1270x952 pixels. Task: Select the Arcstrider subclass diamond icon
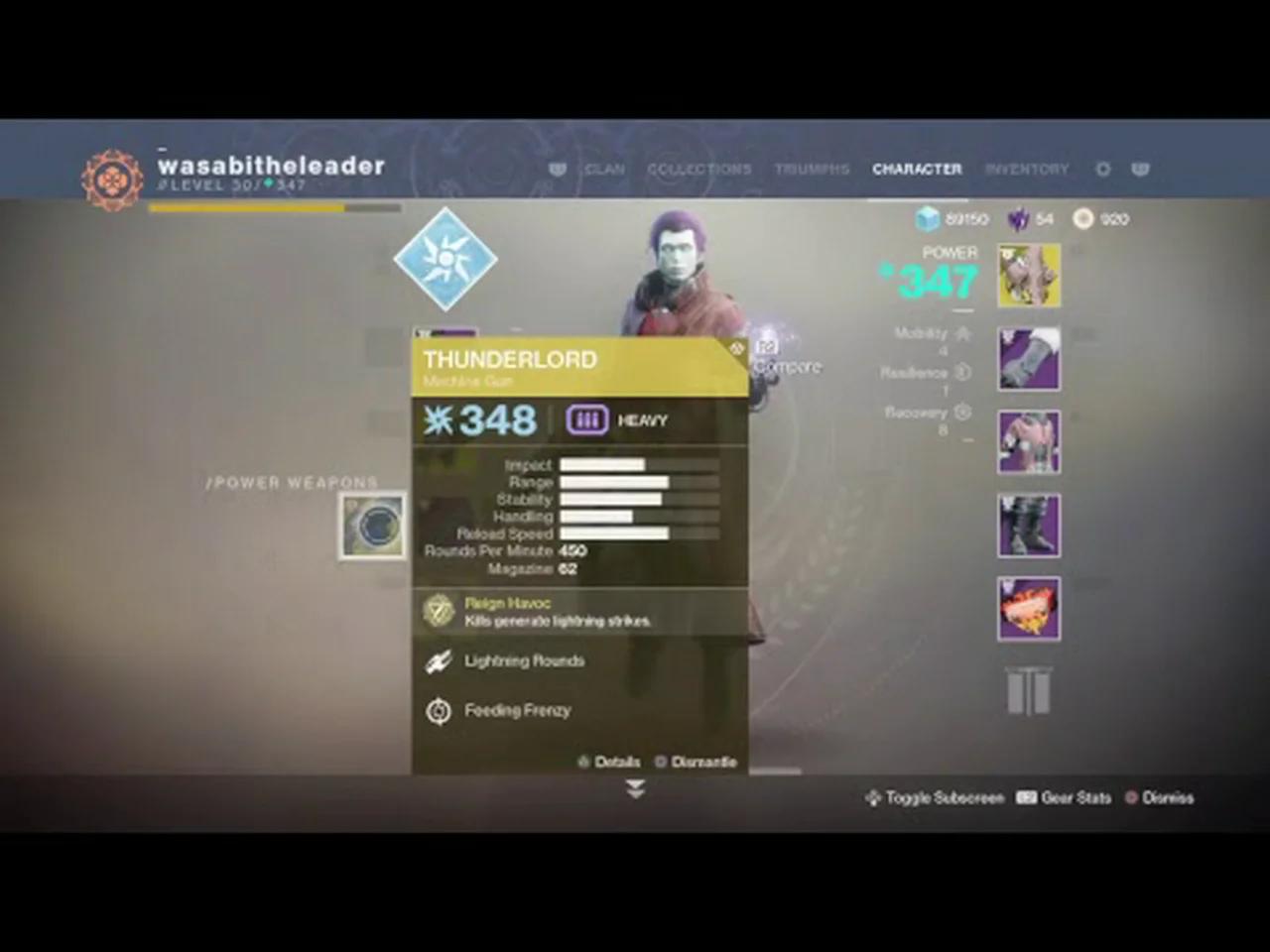click(445, 258)
